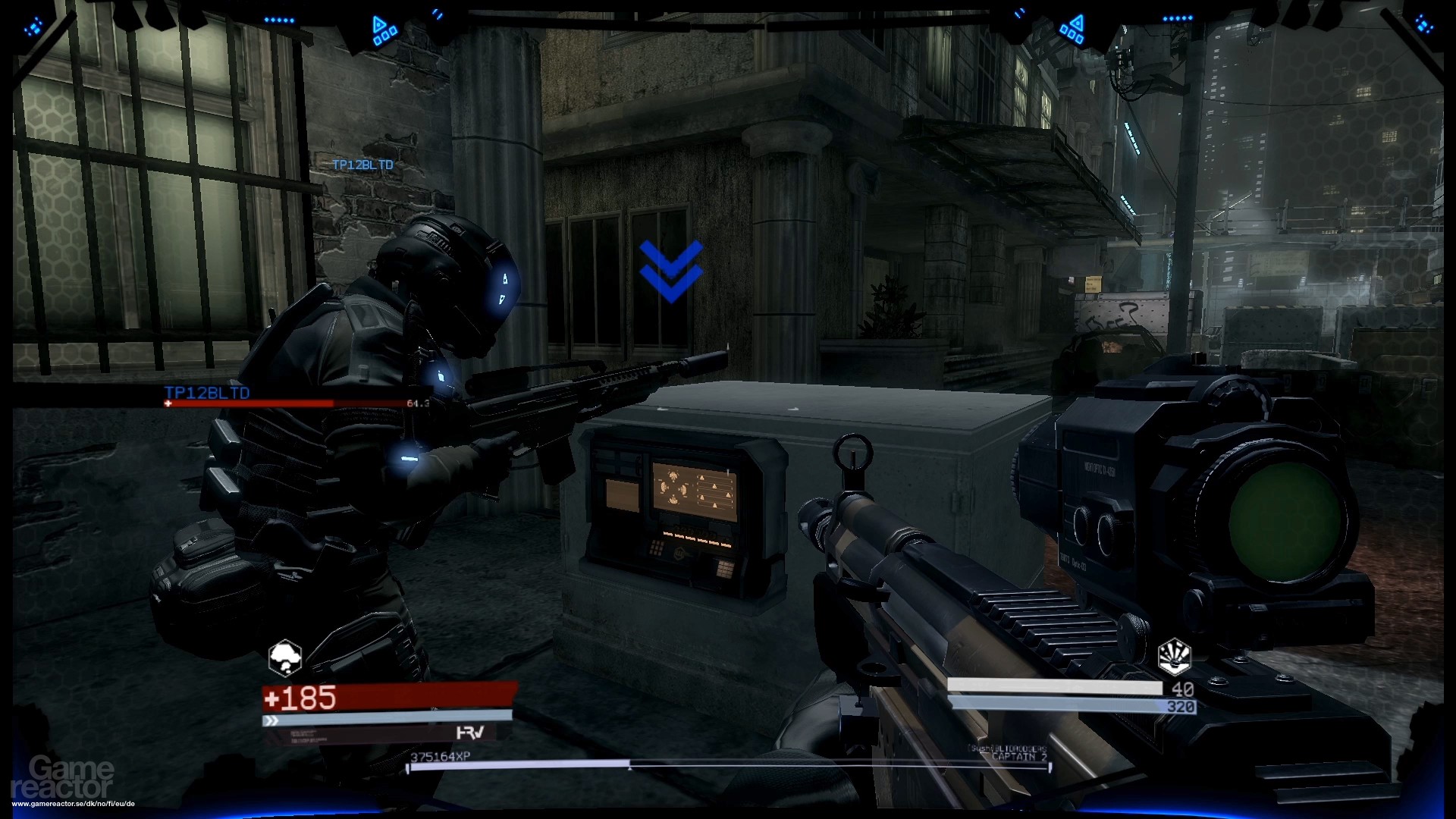Click the hexagonal health medkit icon
This screenshot has width=1456, height=819.
pos(284,657)
